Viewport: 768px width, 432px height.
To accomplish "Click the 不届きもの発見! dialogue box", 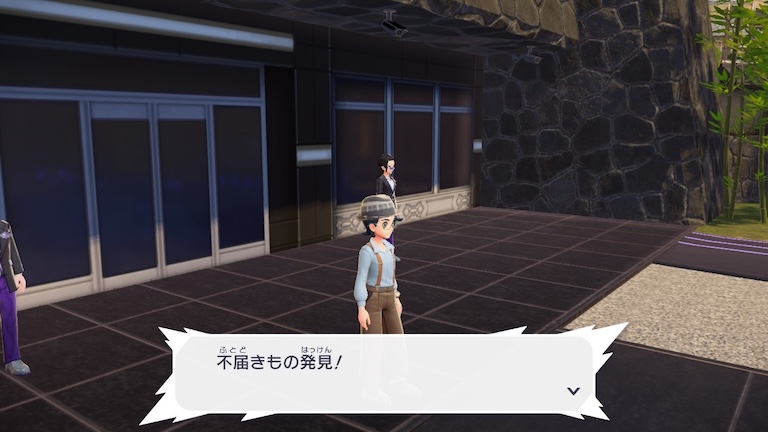I will pos(385,372).
